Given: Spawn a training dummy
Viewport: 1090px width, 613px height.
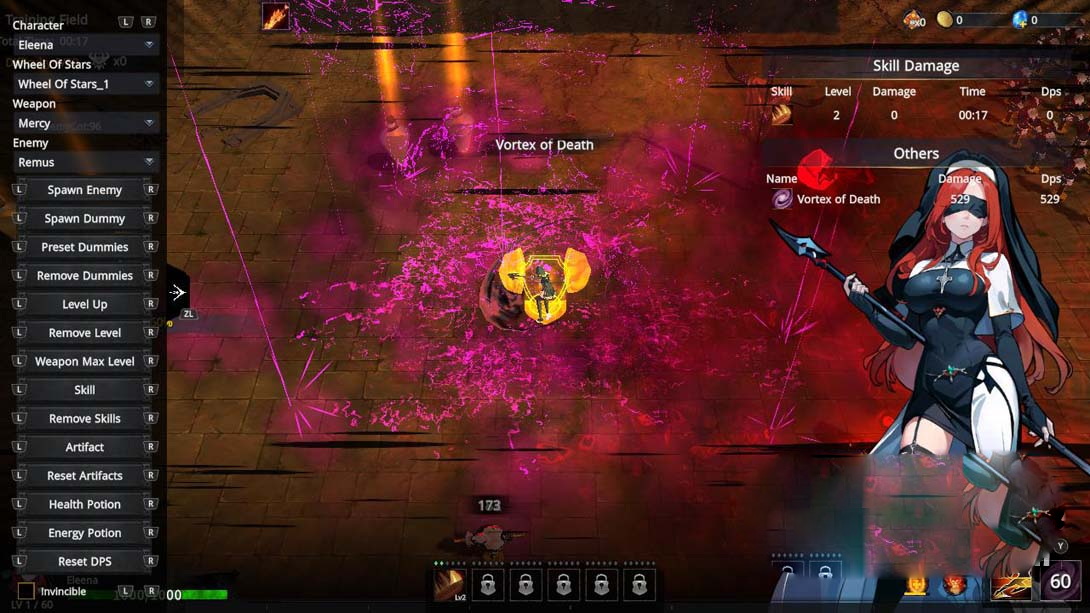Looking at the screenshot, I should 84,218.
